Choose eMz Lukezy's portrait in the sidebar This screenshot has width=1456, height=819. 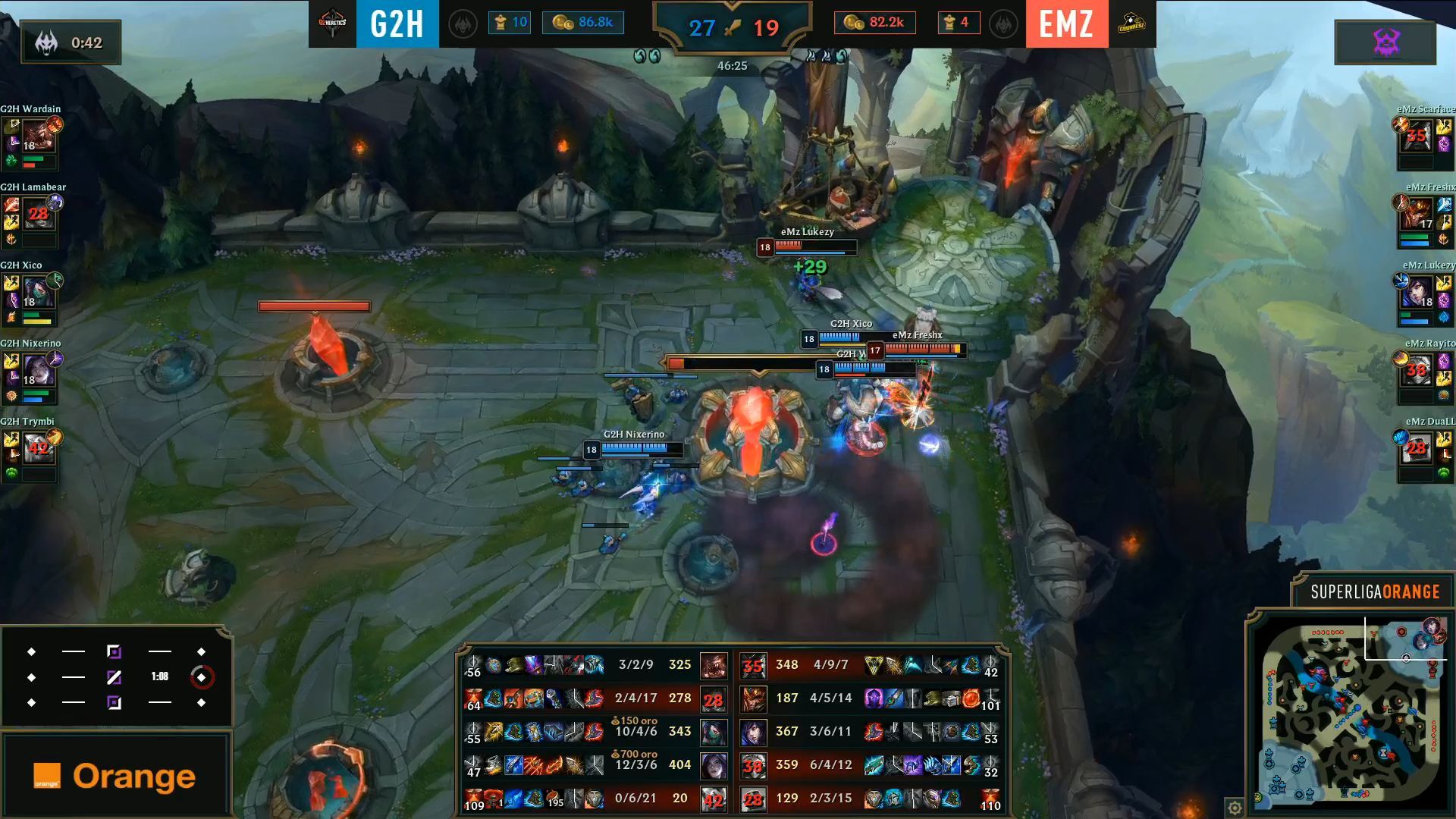point(1417,293)
